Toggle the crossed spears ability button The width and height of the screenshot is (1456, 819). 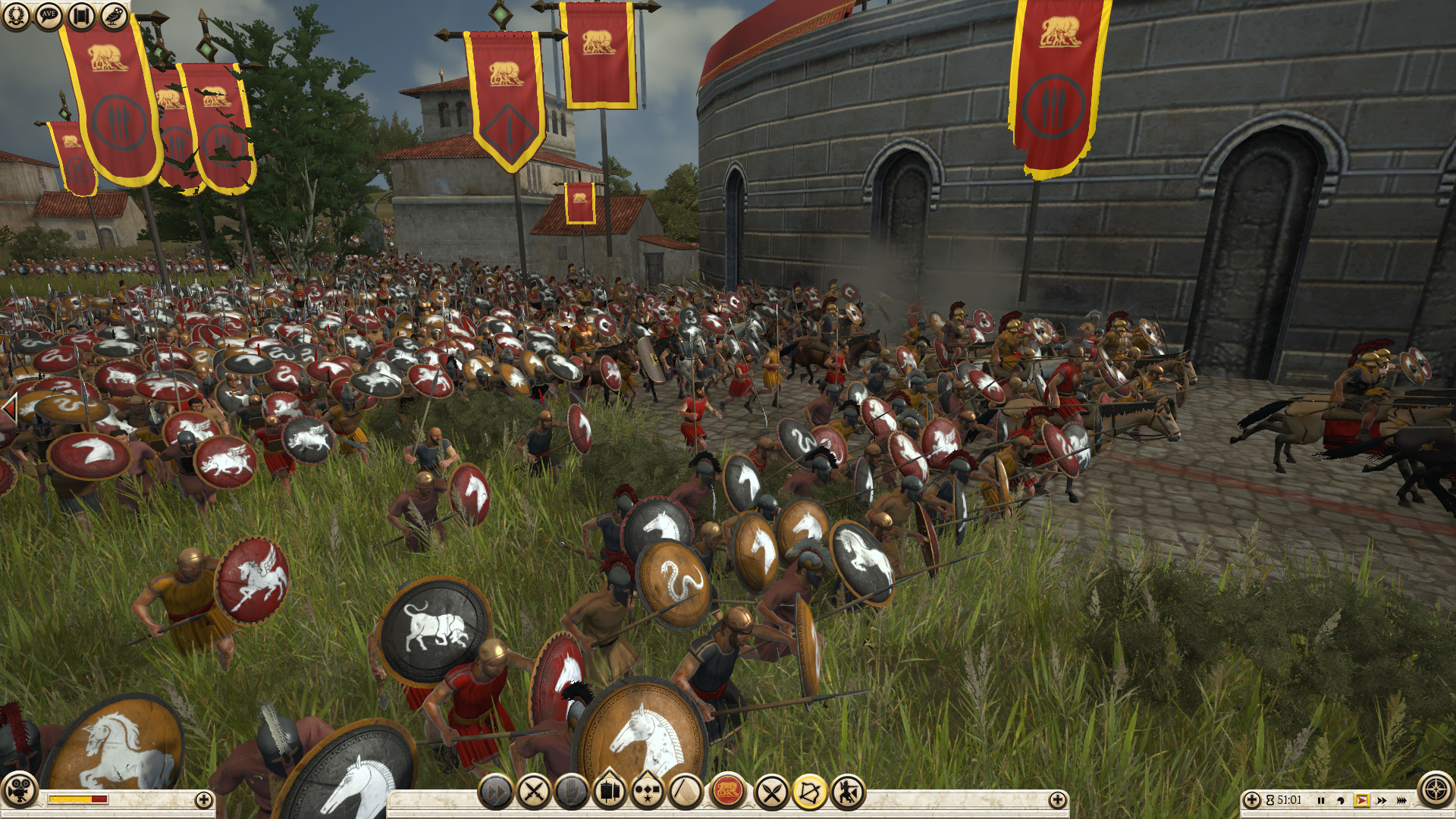click(772, 793)
